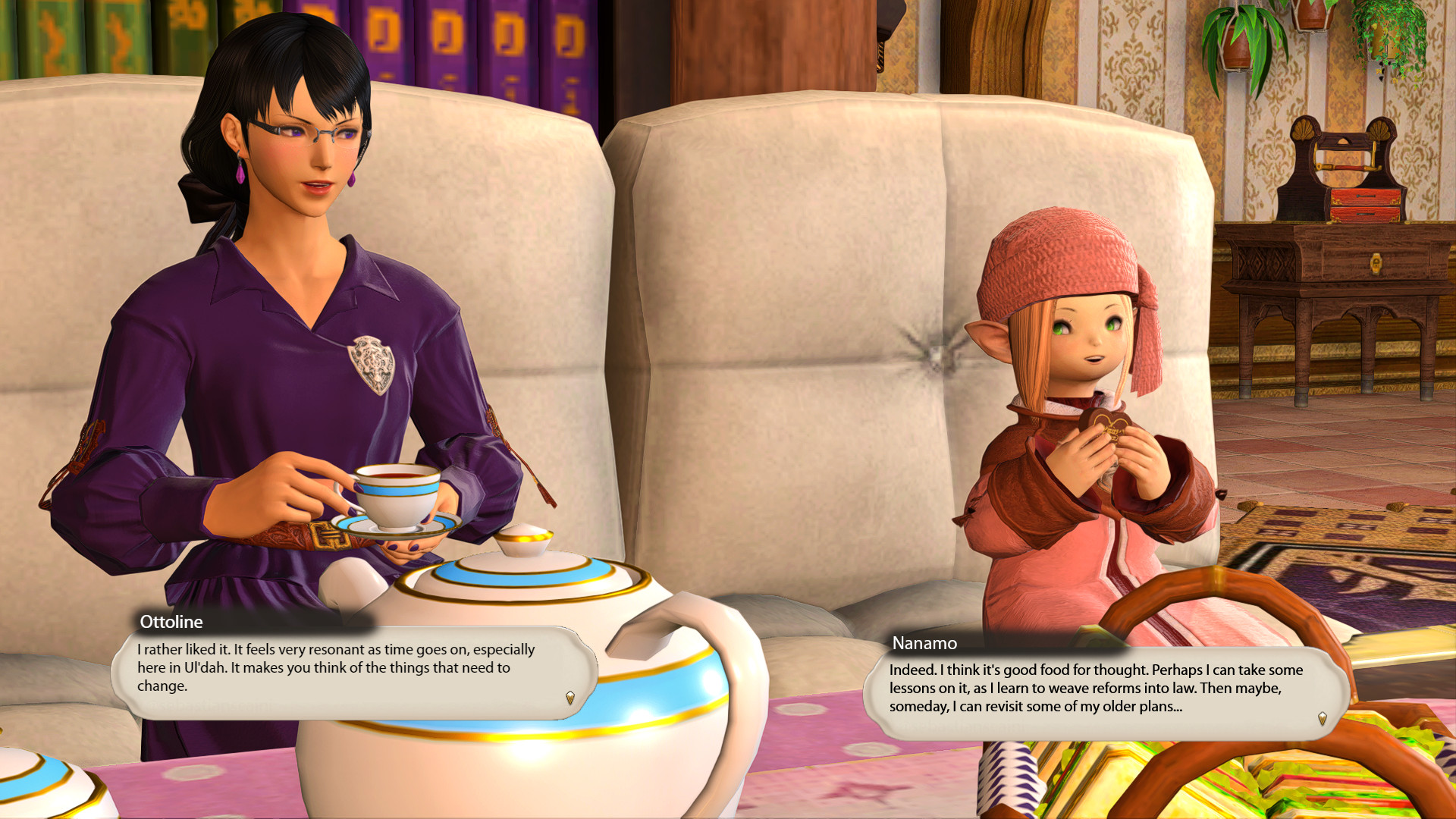Continue Nanamo's dialogue using the arrow
Viewport: 1456px width, 819px height.
tap(1323, 718)
